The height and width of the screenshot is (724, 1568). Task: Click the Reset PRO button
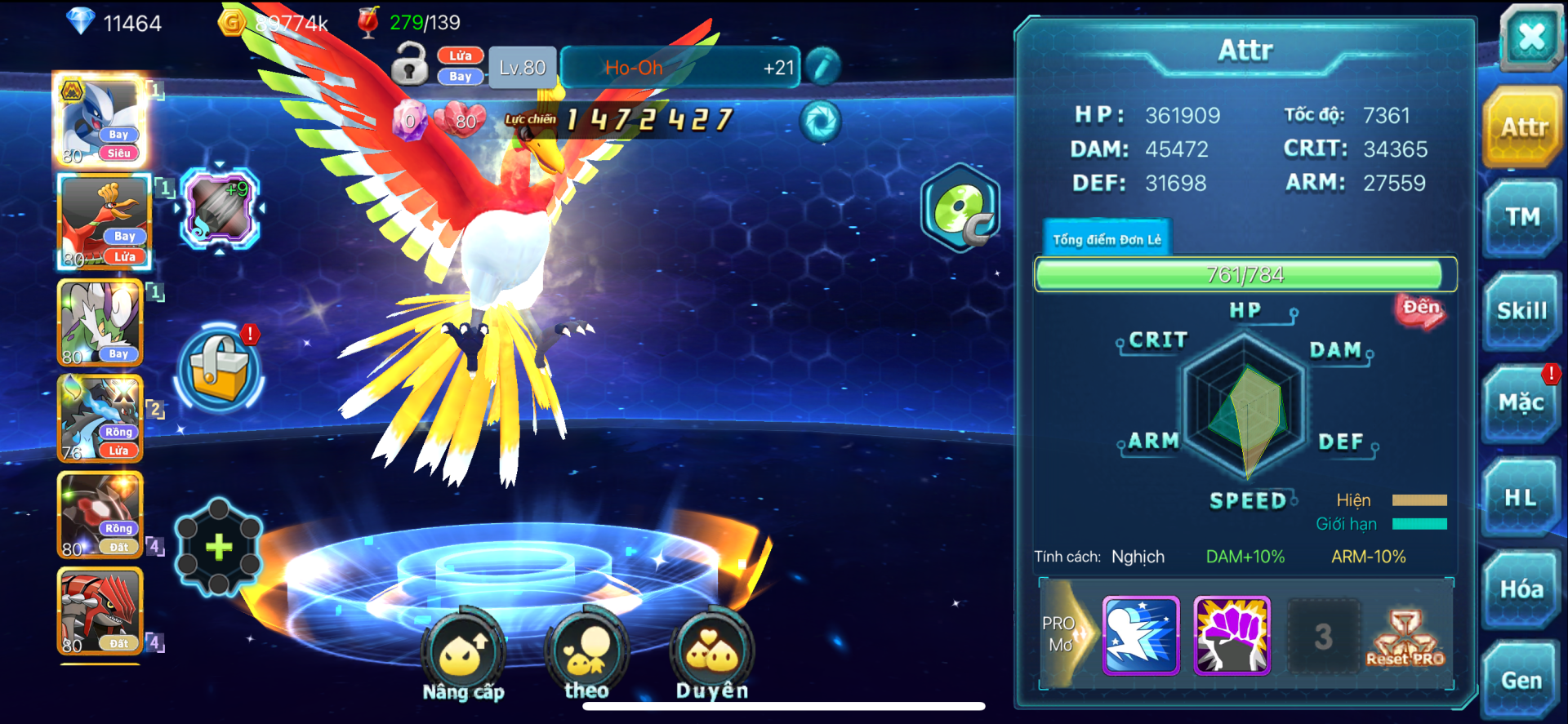tap(1405, 637)
